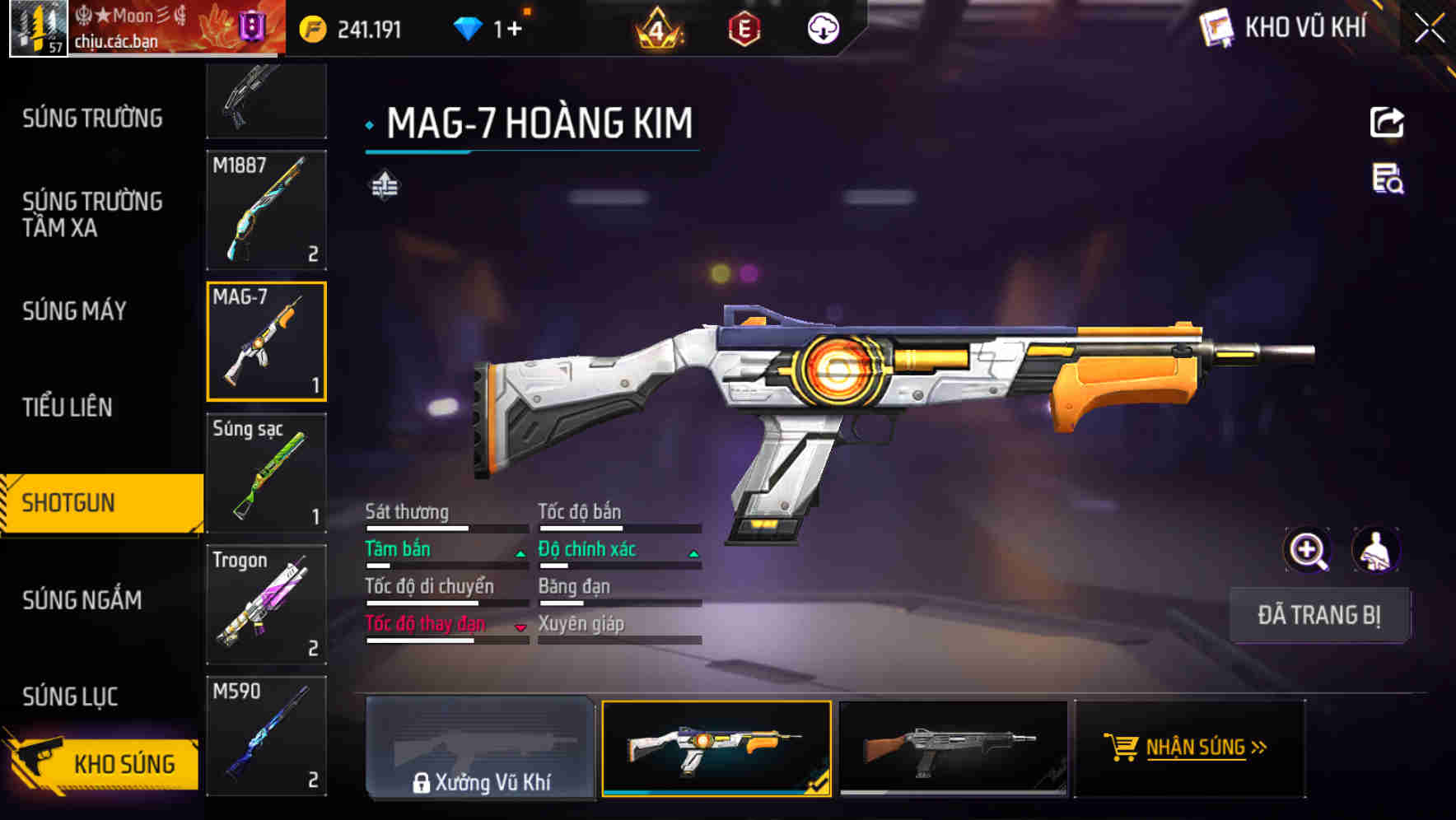Image resolution: width=1456 pixels, height=820 pixels.
Task: Choose the Tiểu Liên category
Action: coord(68,407)
